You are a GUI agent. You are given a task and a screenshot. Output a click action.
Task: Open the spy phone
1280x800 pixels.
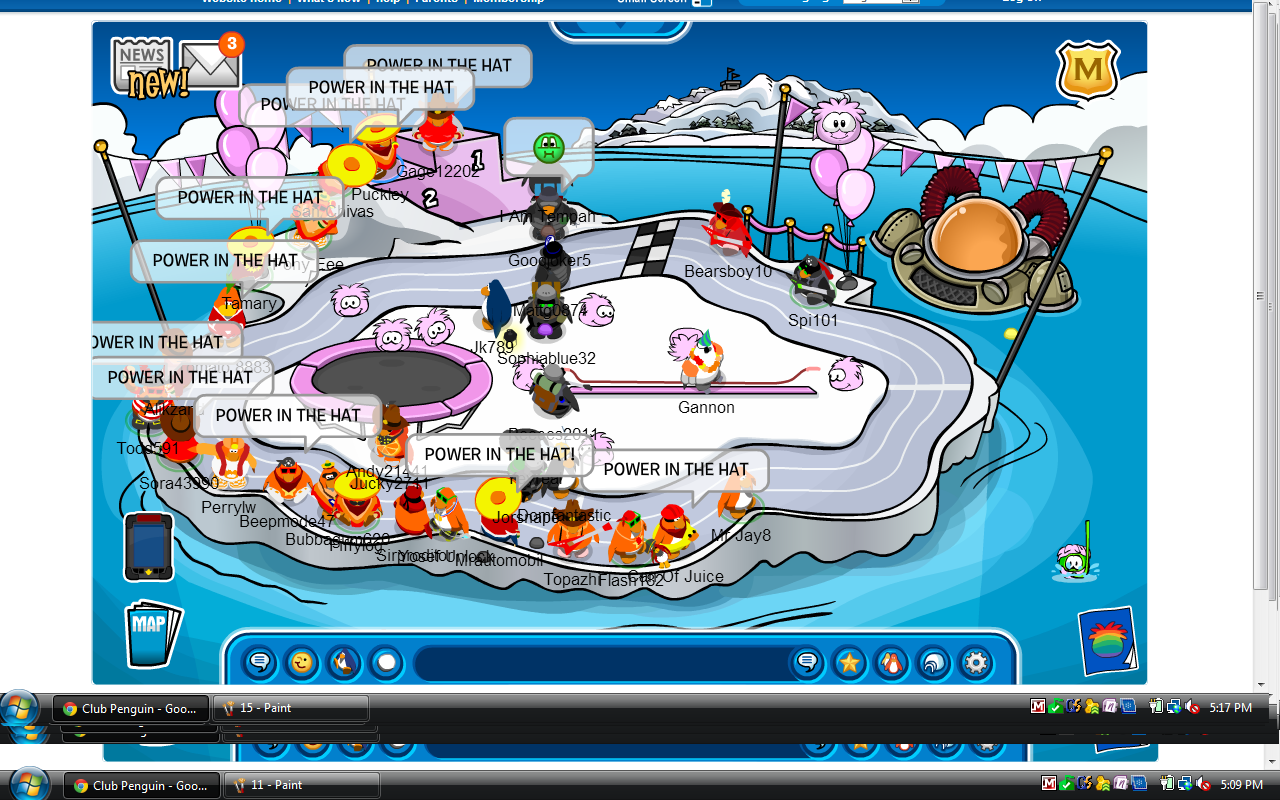click(x=148, y=546)
